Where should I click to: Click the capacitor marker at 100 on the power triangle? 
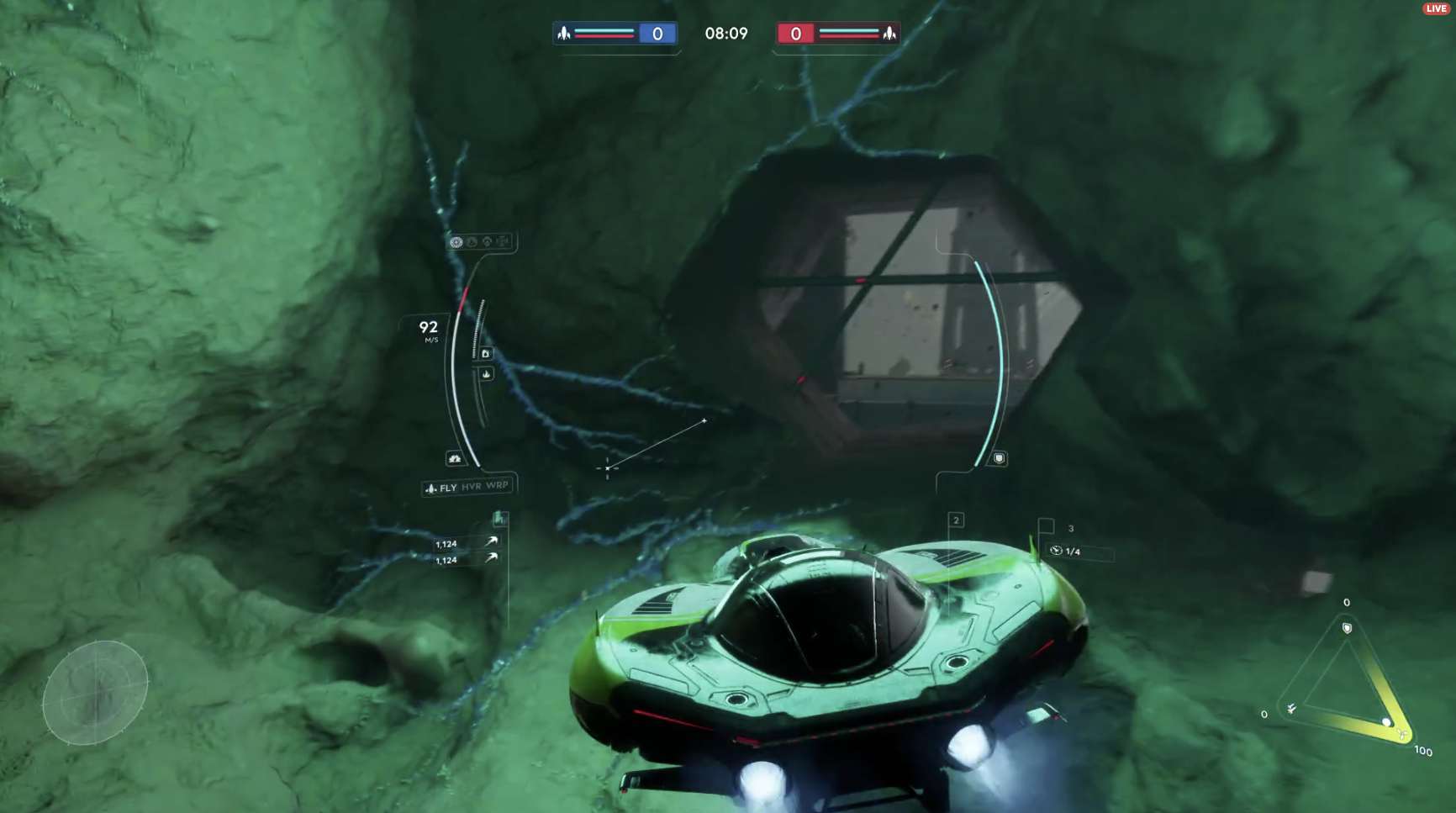[x=1388, y=721]
